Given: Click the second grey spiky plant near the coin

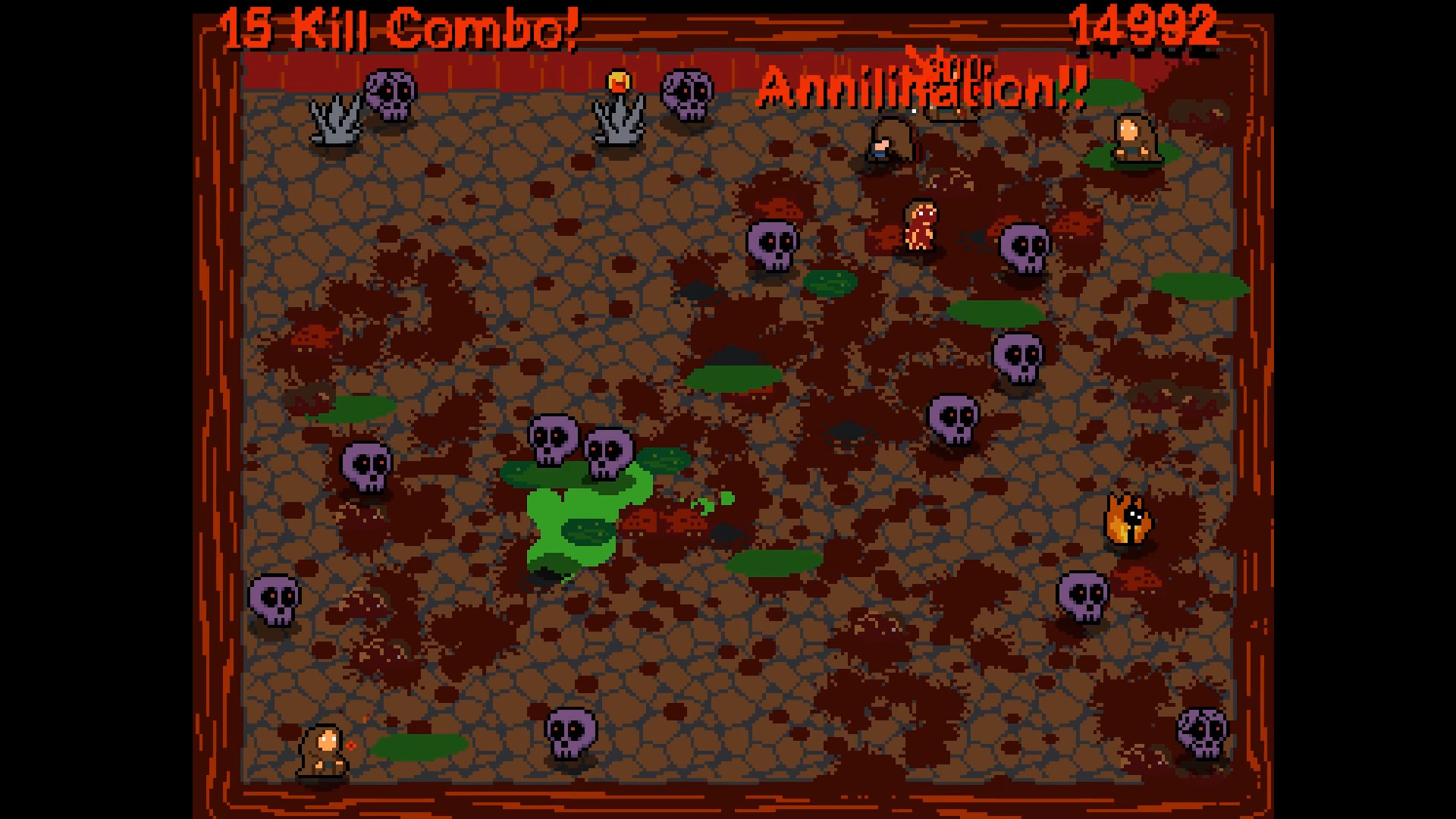Looking at the screenshot, I should [618, 121].
